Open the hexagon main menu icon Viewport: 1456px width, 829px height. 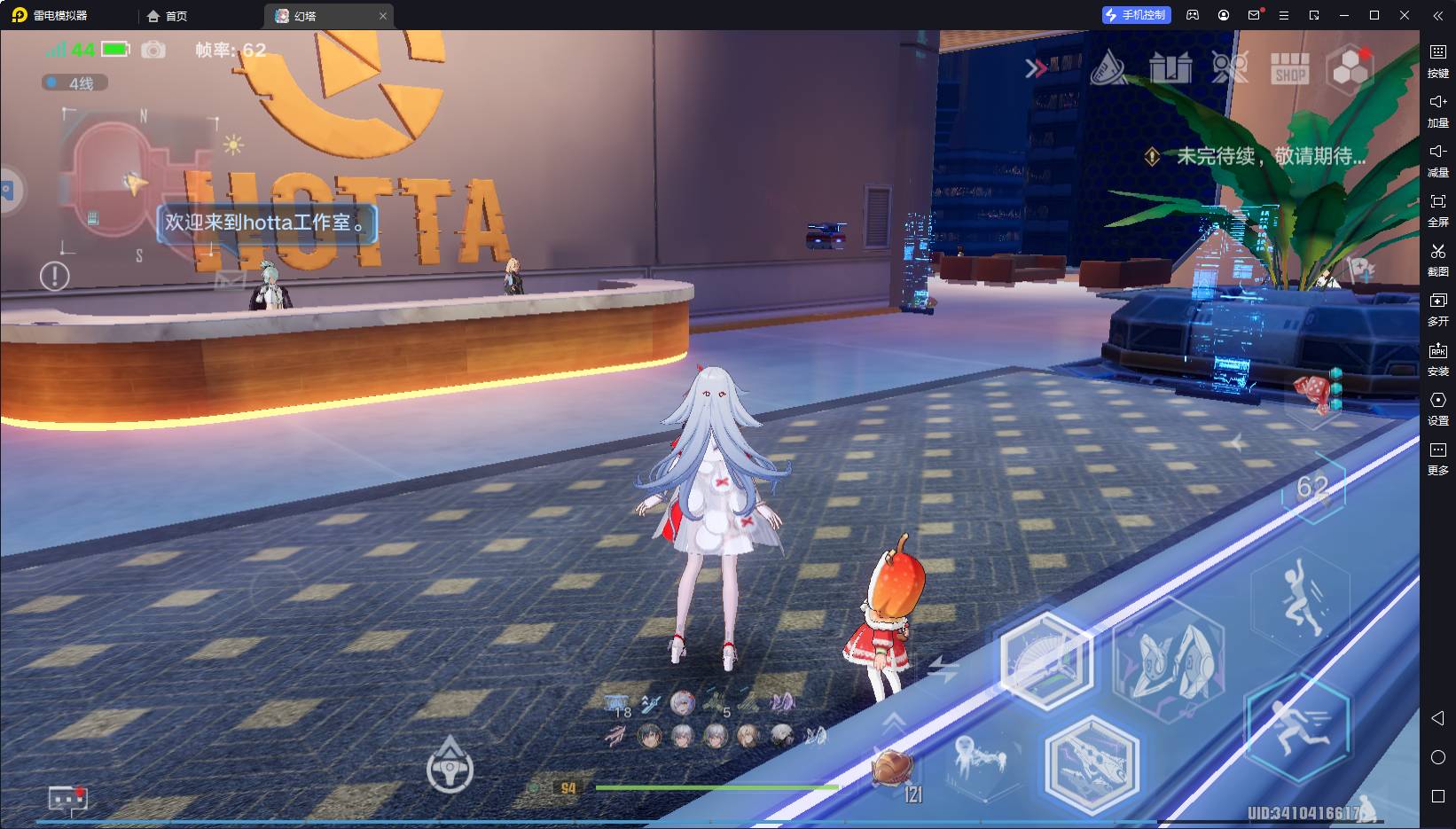click(x=1350, y=67)
